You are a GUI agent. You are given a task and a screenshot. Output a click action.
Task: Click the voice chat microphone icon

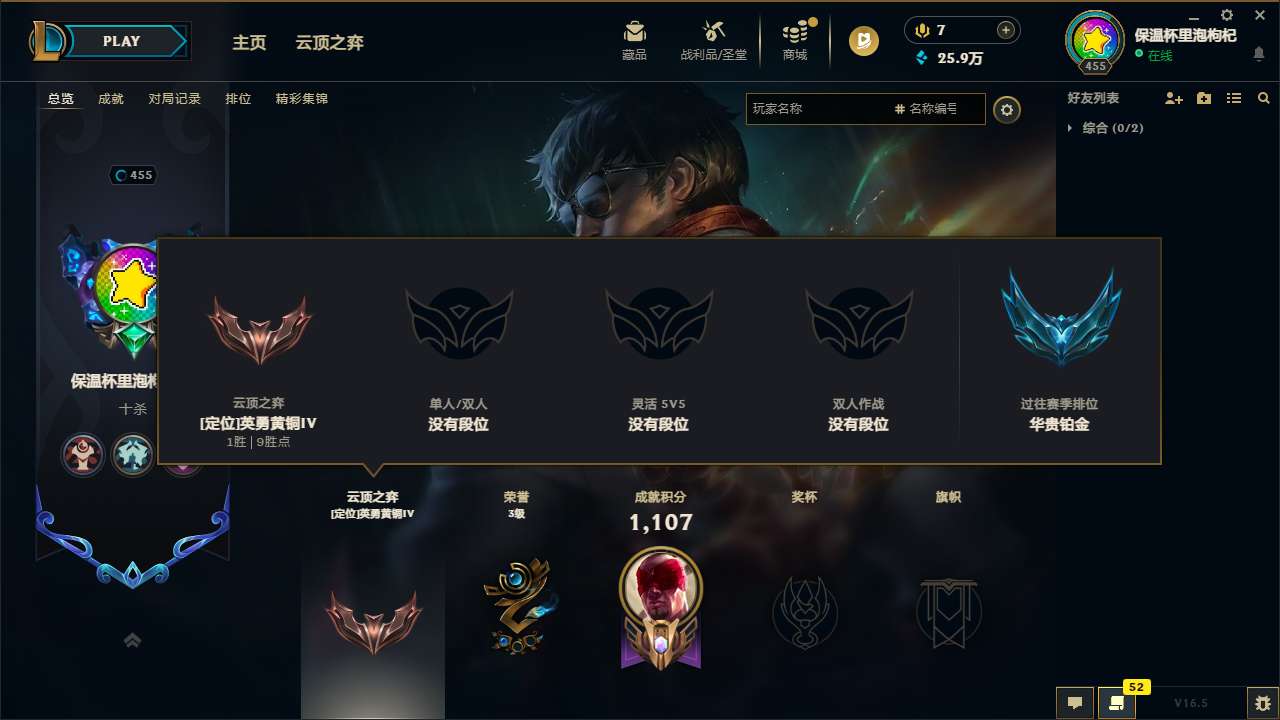click(922, 29)
